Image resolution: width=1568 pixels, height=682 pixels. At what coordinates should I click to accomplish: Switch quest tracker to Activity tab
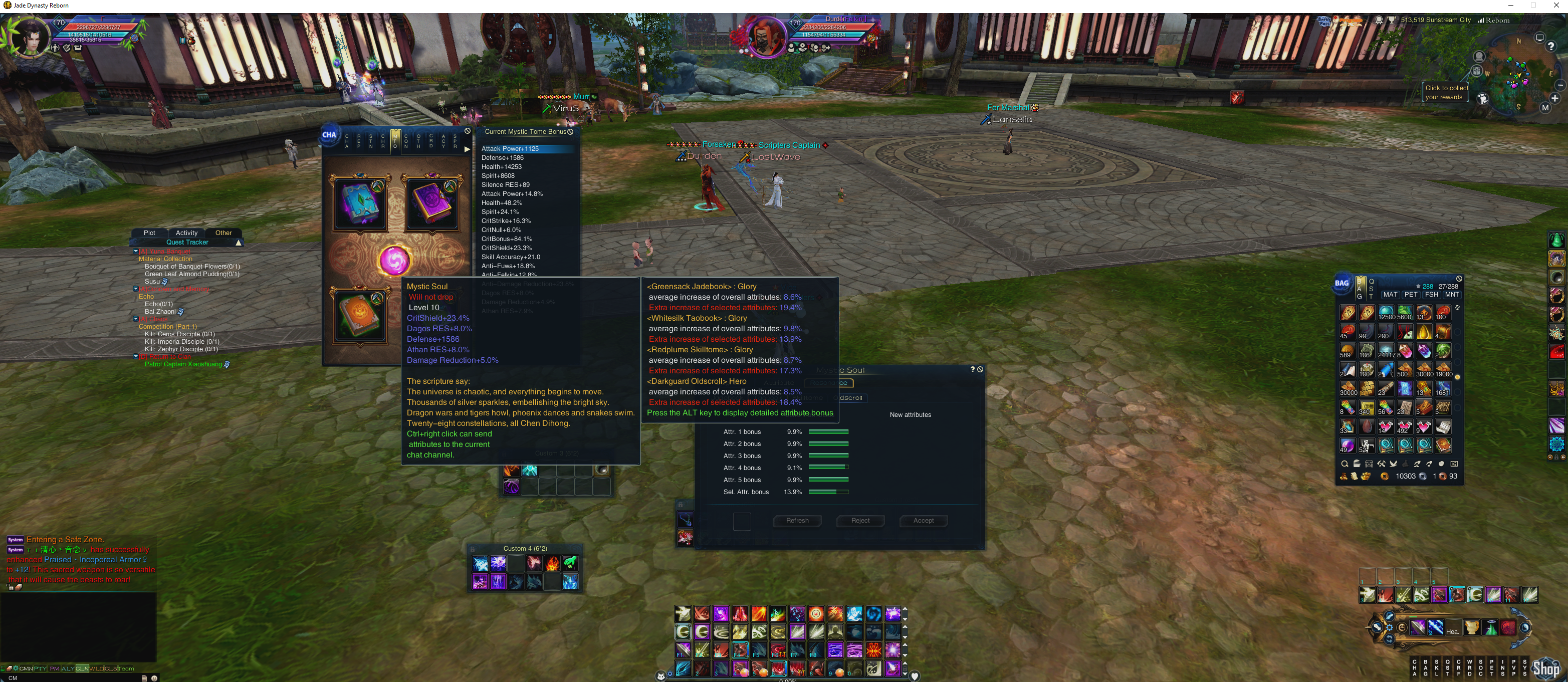[x=186, y=233]
